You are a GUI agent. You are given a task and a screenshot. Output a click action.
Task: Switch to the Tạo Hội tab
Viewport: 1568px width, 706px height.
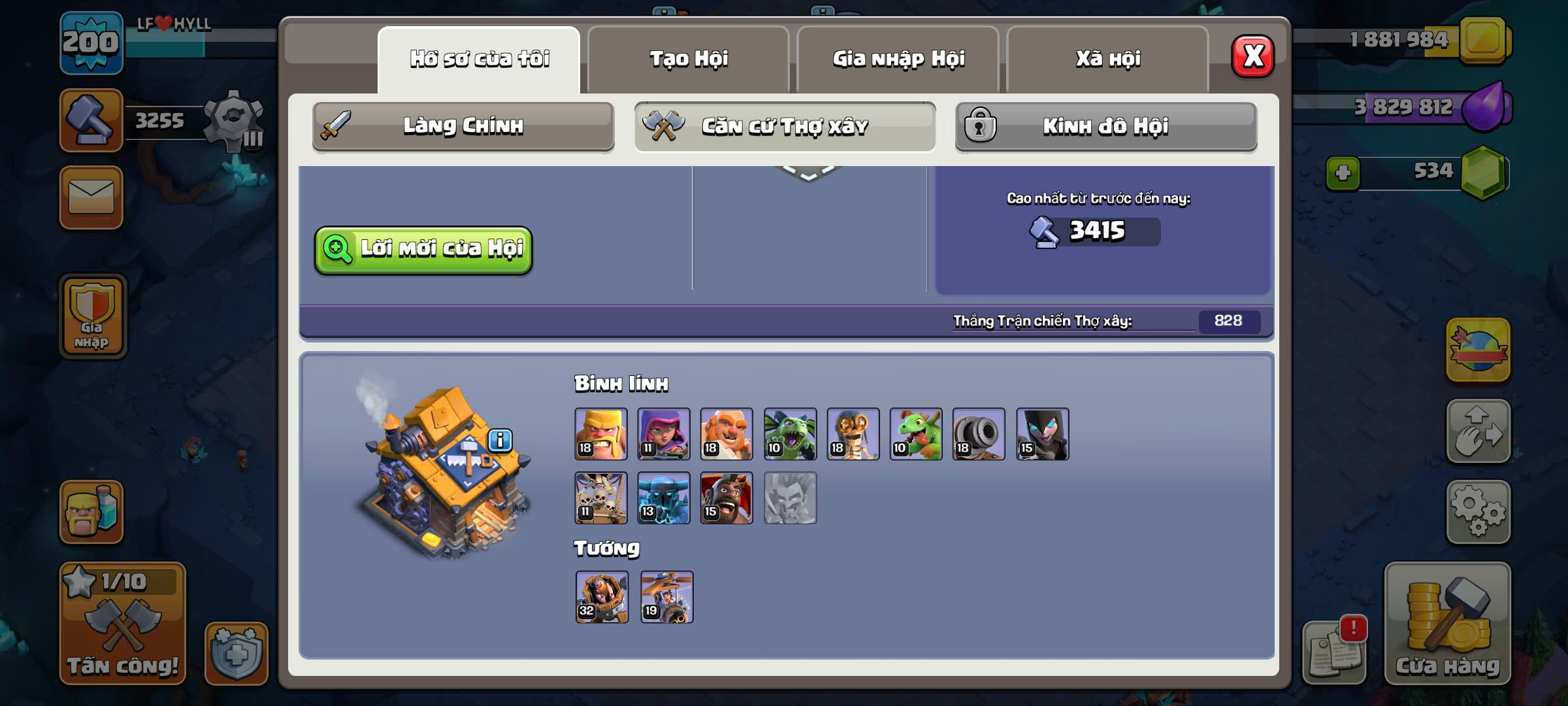click(x=689, y=59)
